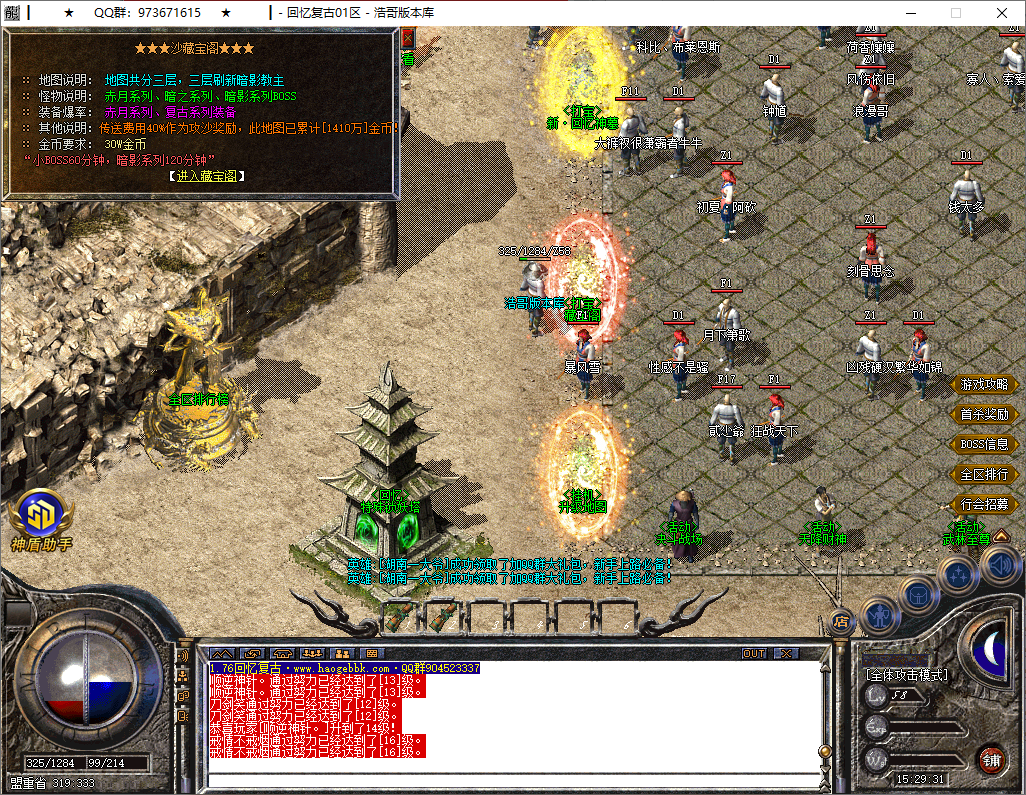Click the round 铺 shop button
Viewport: 1026px width, 795px height.
[991, 759]
